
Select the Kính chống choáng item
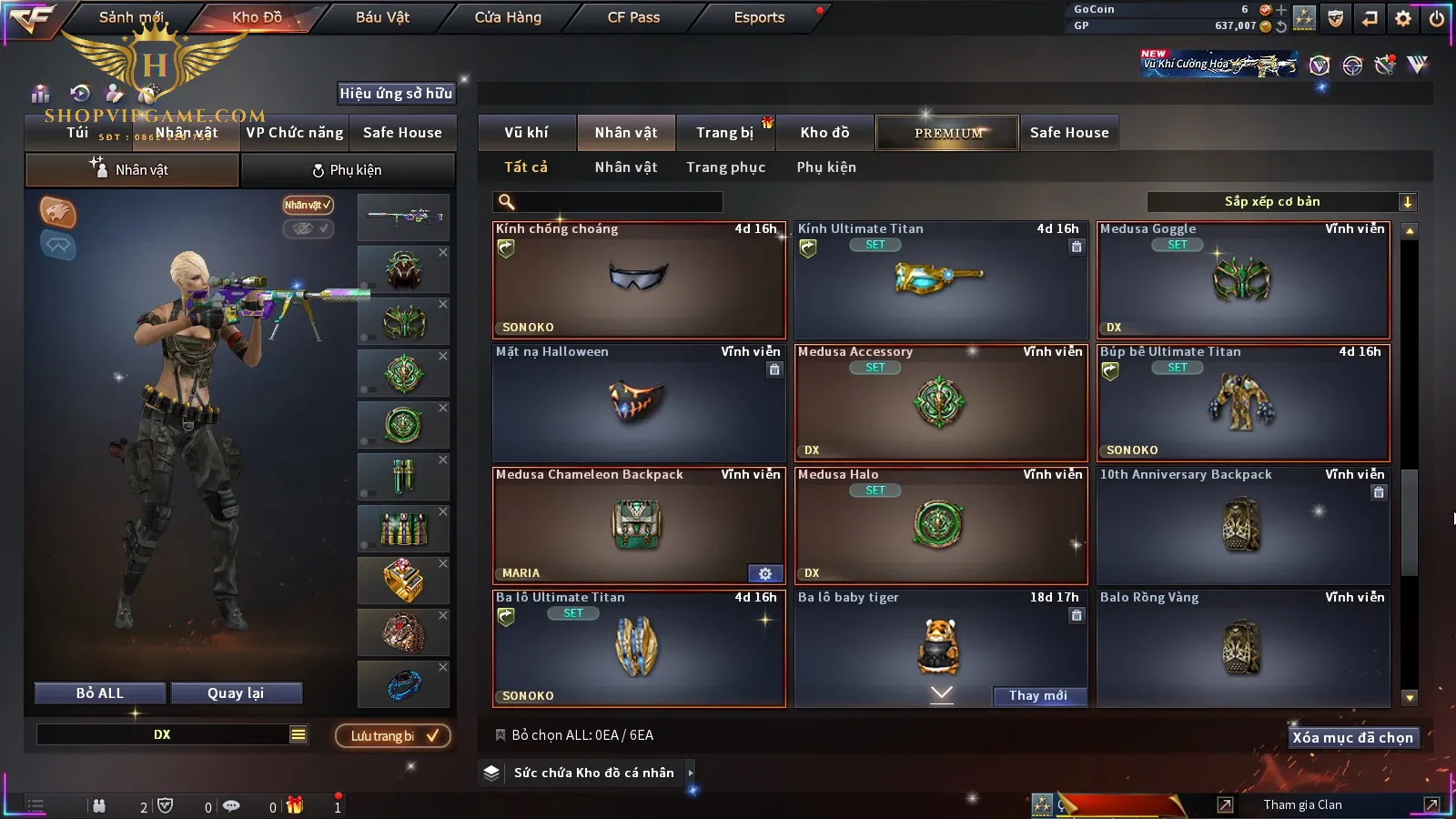coord(639,280)
